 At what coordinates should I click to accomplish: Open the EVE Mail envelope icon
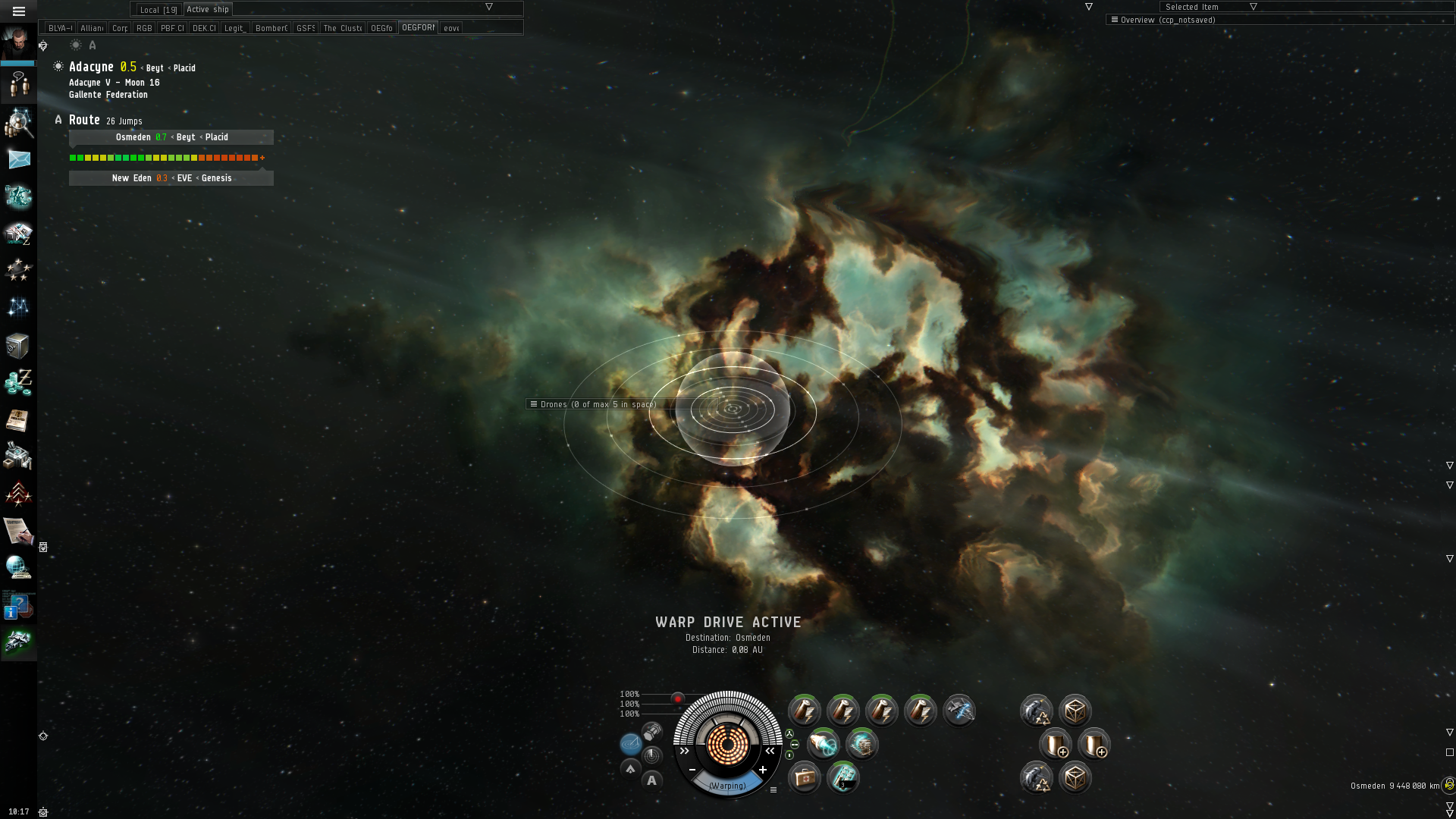(19, 159)
